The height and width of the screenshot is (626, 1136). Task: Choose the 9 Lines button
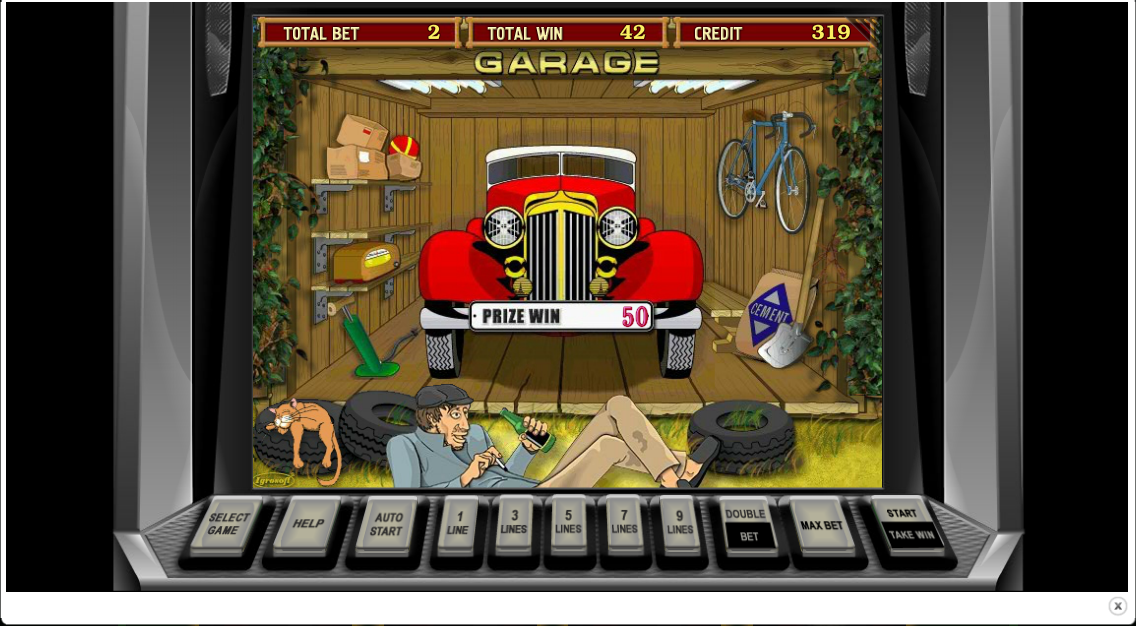[679, 524]
